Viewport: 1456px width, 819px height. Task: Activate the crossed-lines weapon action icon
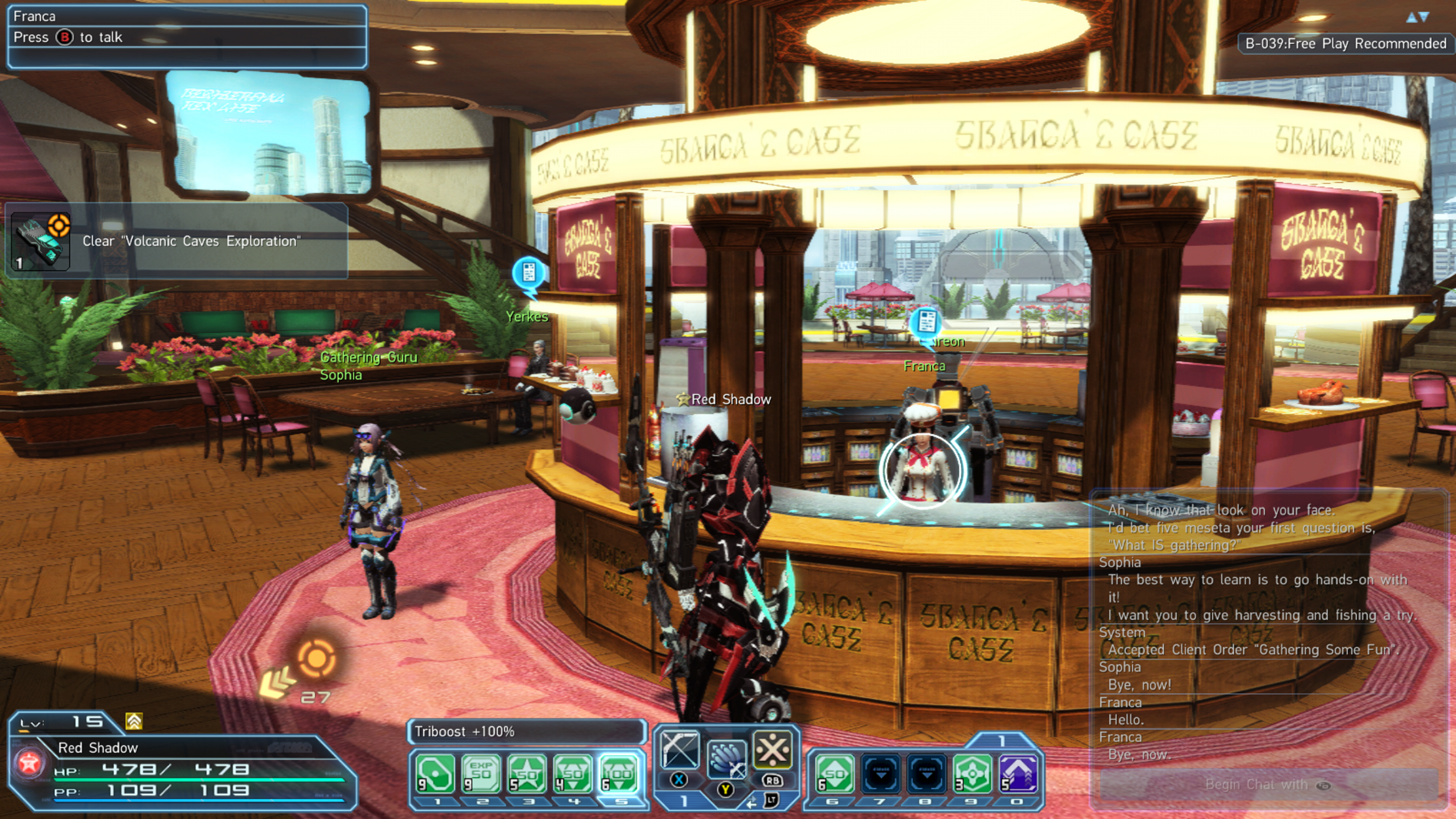pyautogui.click(x=772, y=750)
